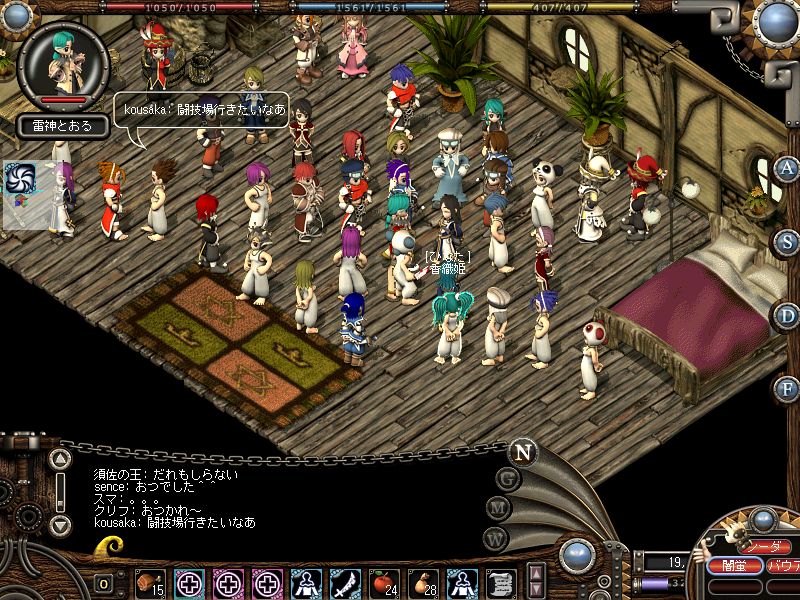Use the meat item in the hotbar
The image size is (800, 600).
point(150,581)
